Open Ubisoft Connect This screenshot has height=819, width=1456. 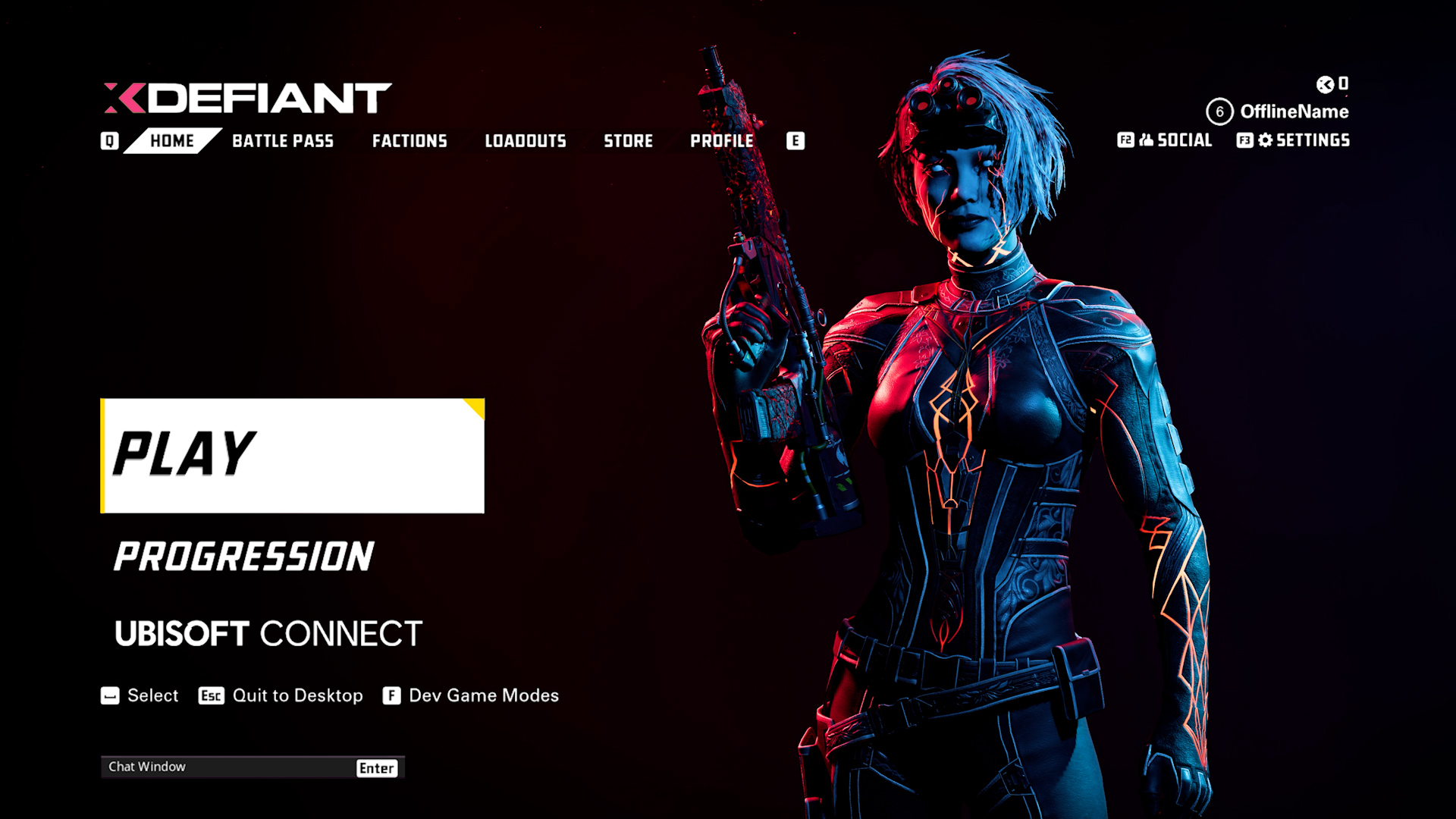coord(268,634)
